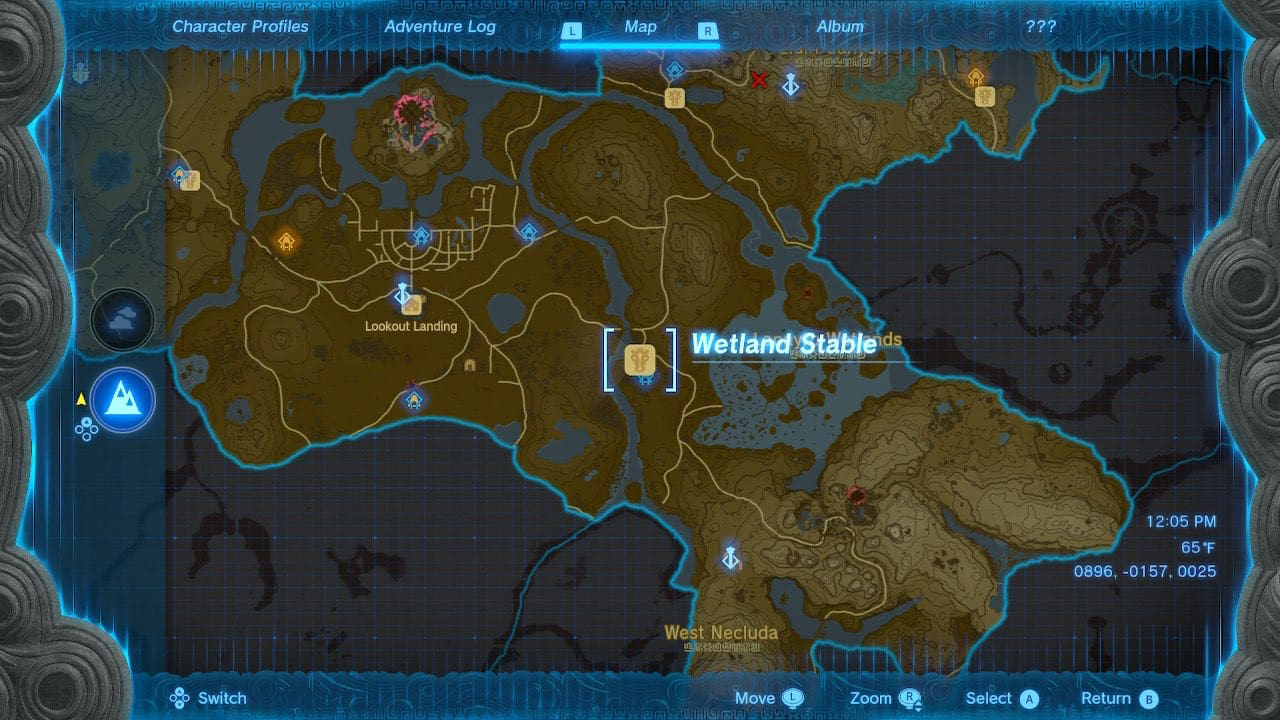This screenshot has height=720, width=1280.
Task: Open the Album tab
Action: click(843, 27)
